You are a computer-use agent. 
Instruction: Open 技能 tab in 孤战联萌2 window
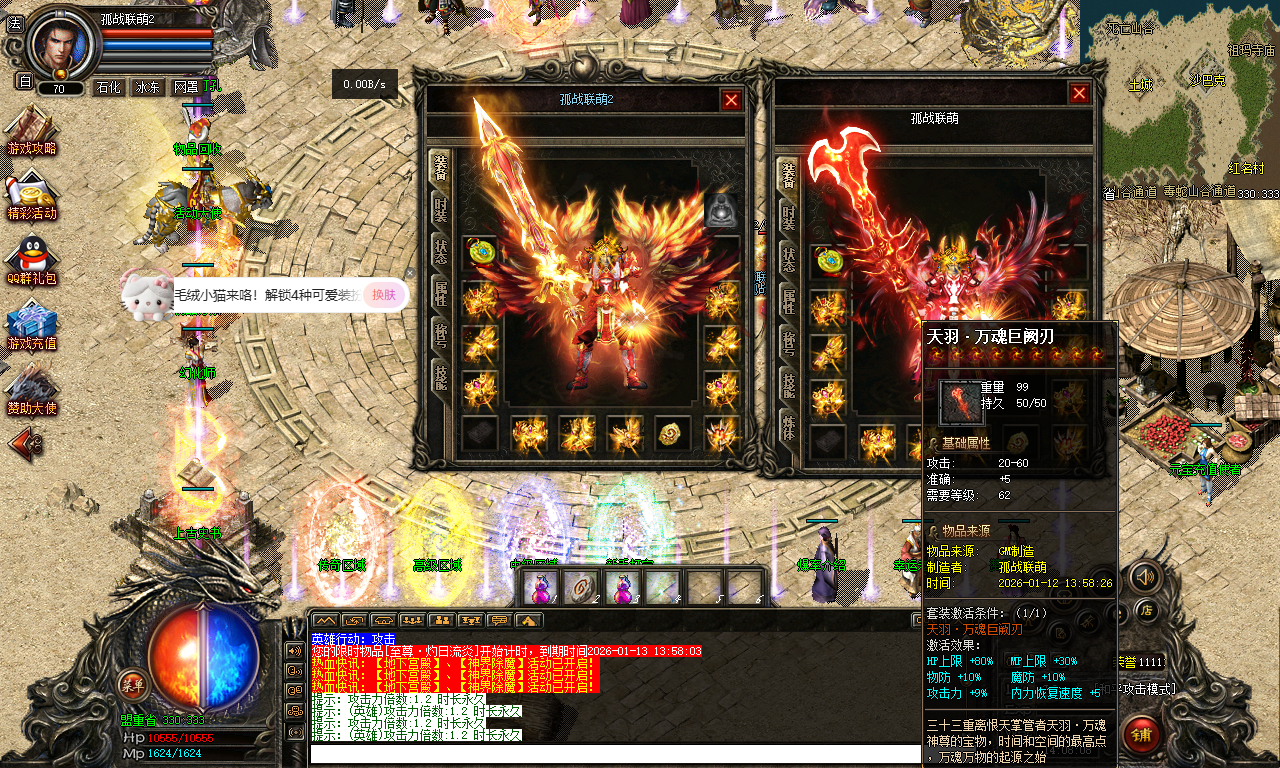pos(440,376)
